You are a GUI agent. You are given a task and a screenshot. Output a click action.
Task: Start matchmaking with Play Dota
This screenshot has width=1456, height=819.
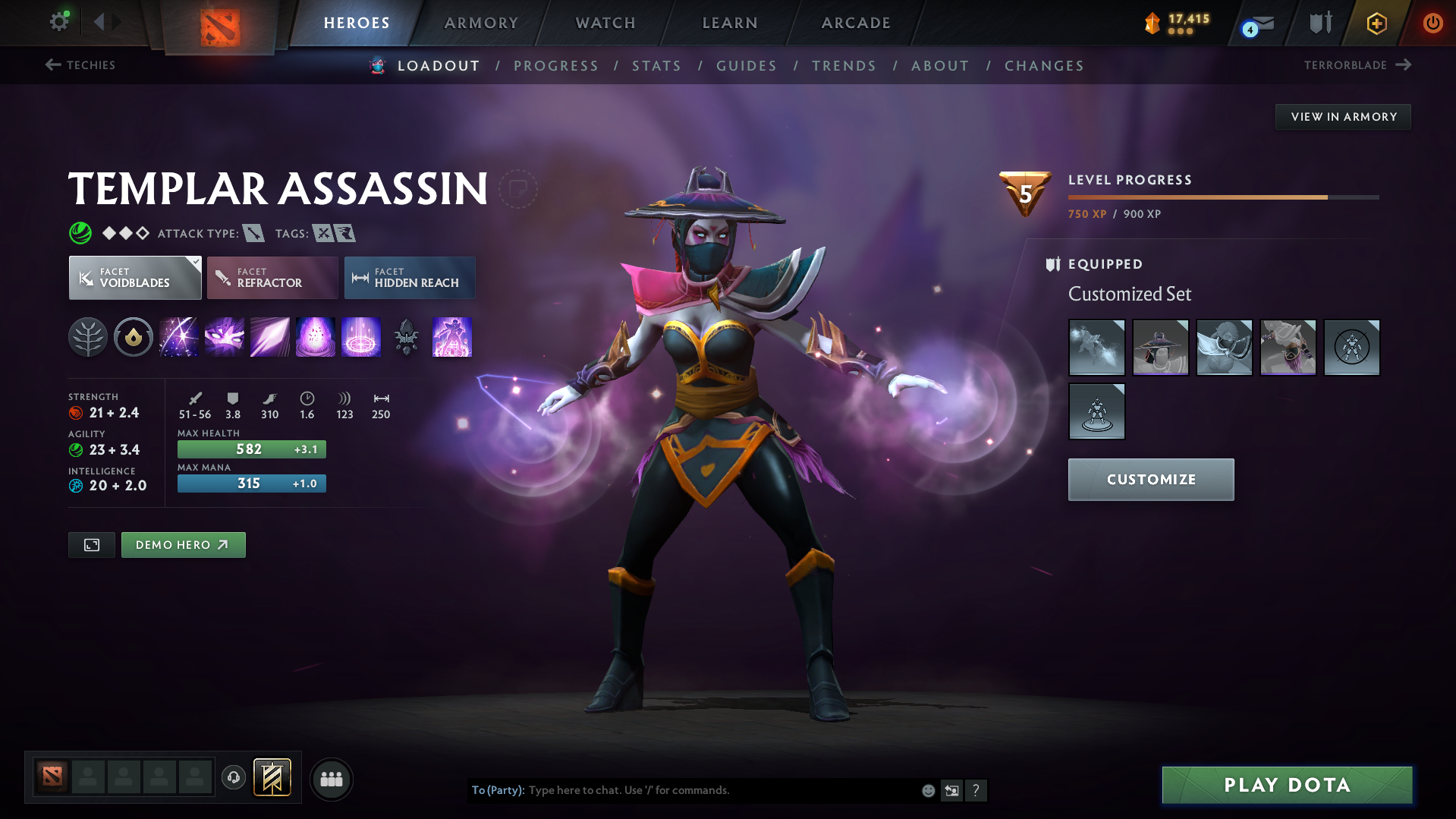[1287, 785]
